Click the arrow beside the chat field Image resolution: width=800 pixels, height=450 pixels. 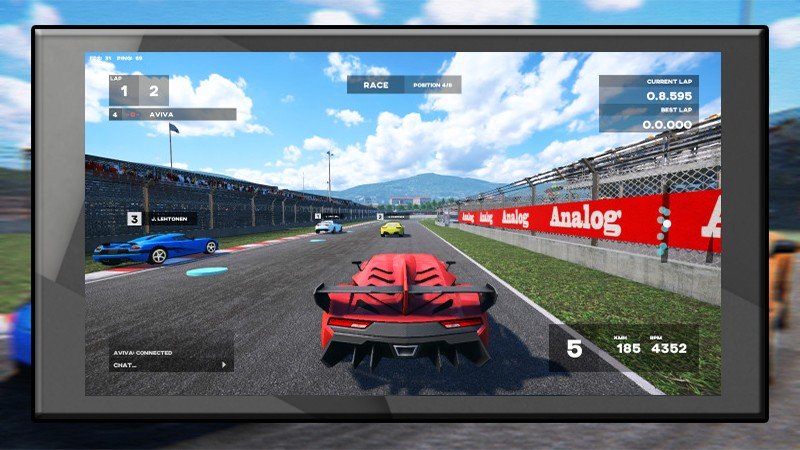tap(224, 365)
